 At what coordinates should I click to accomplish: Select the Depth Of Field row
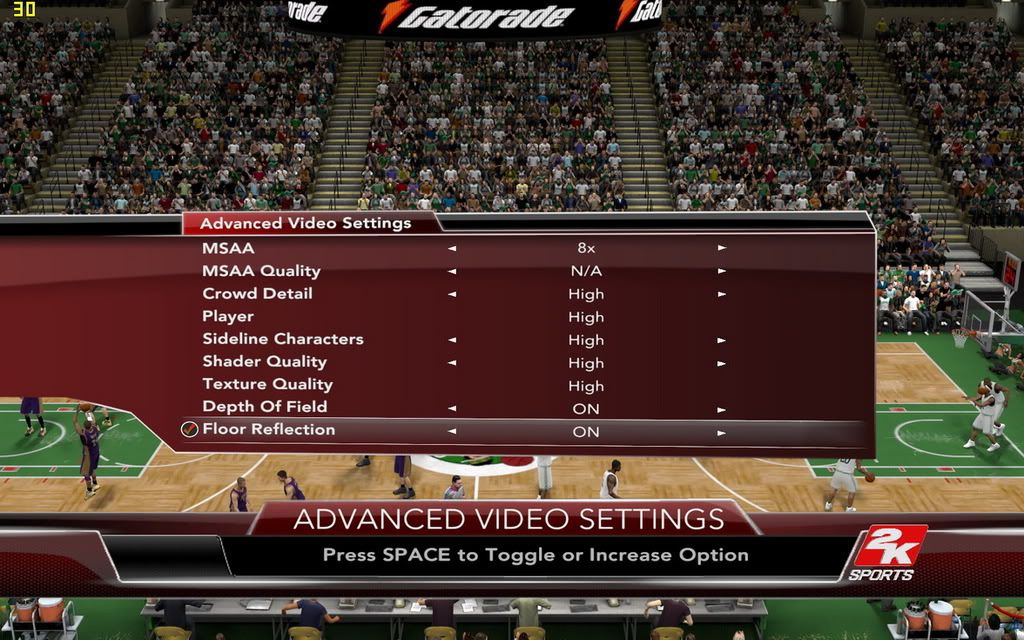(264, 407)
